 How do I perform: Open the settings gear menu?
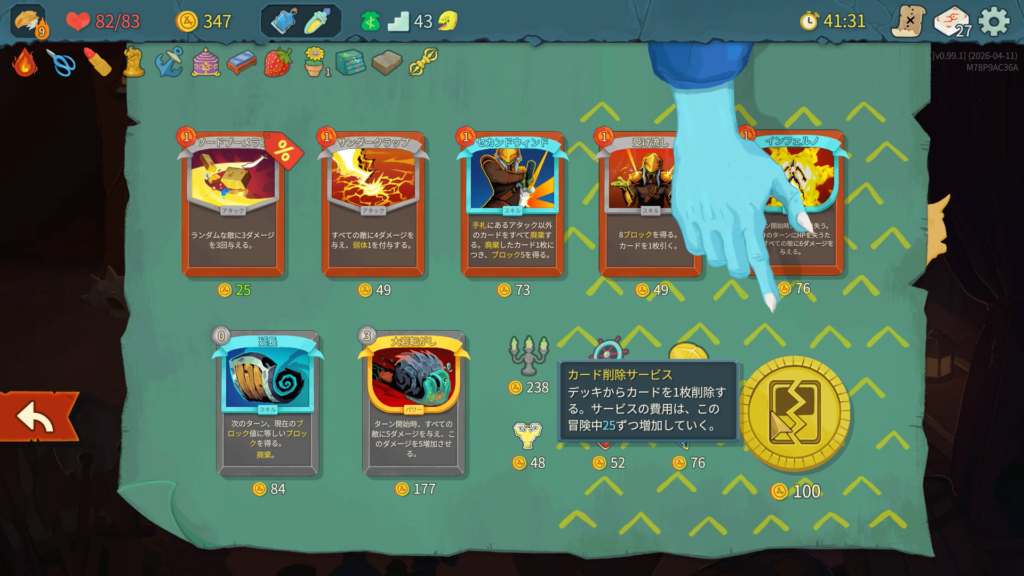[x=993, y=21]
